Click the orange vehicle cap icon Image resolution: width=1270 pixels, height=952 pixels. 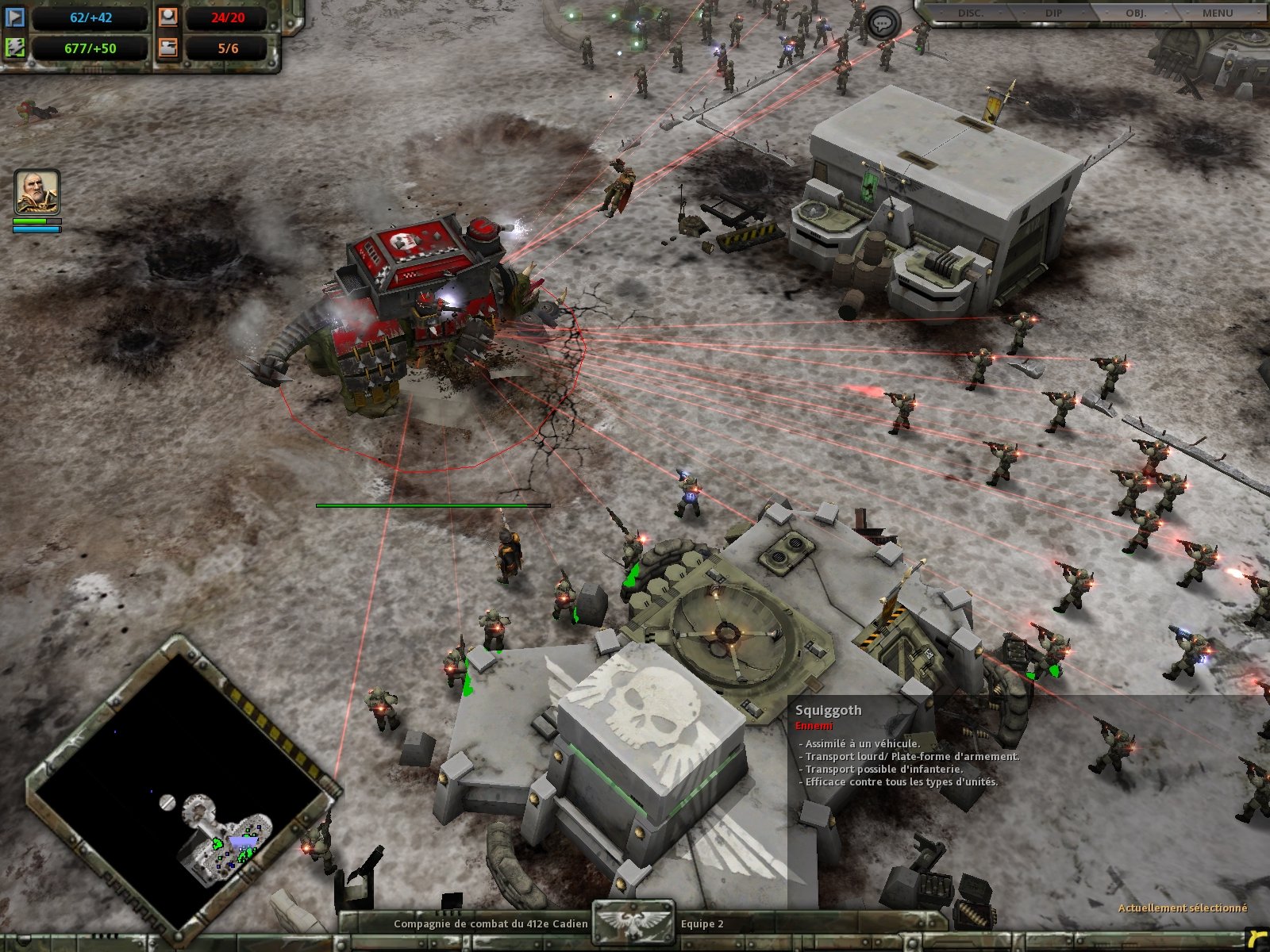tap(168, 48)
